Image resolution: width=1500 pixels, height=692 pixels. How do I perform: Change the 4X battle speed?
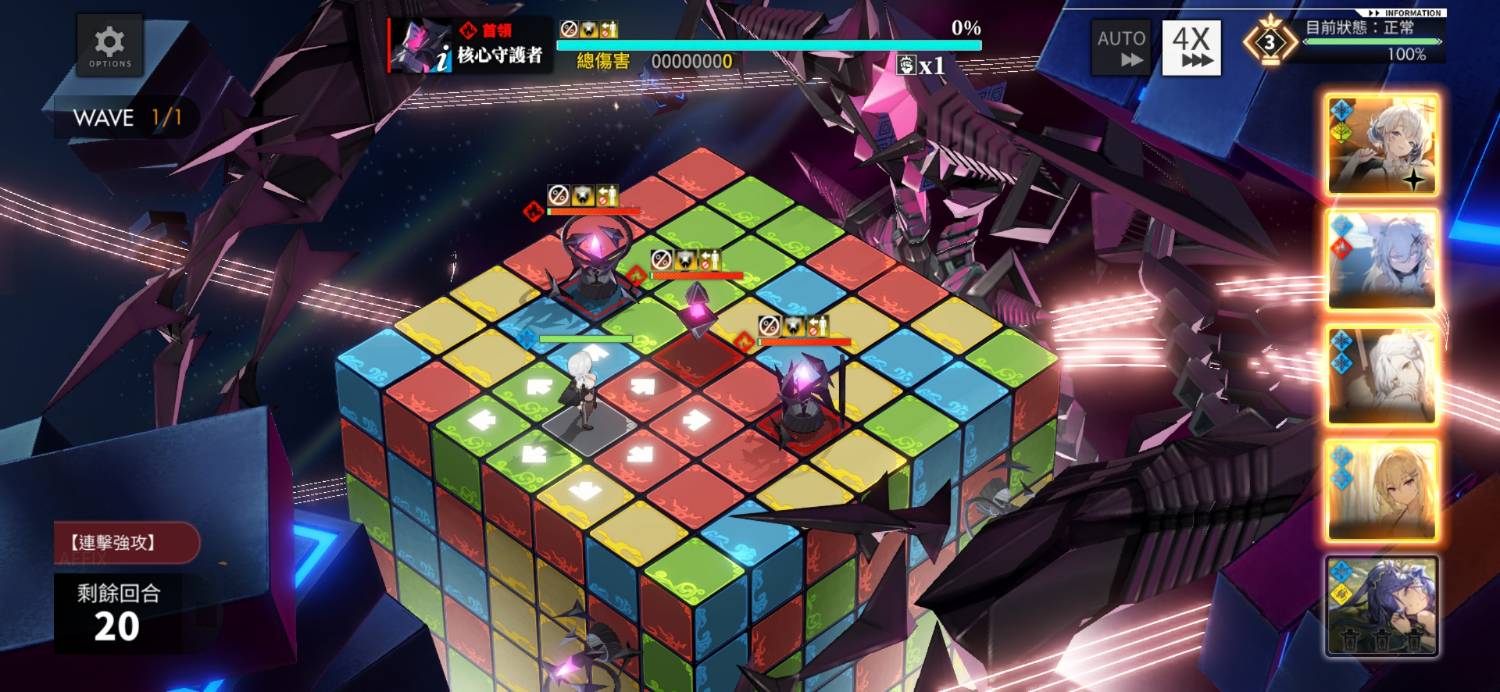tap(1191, 47)
